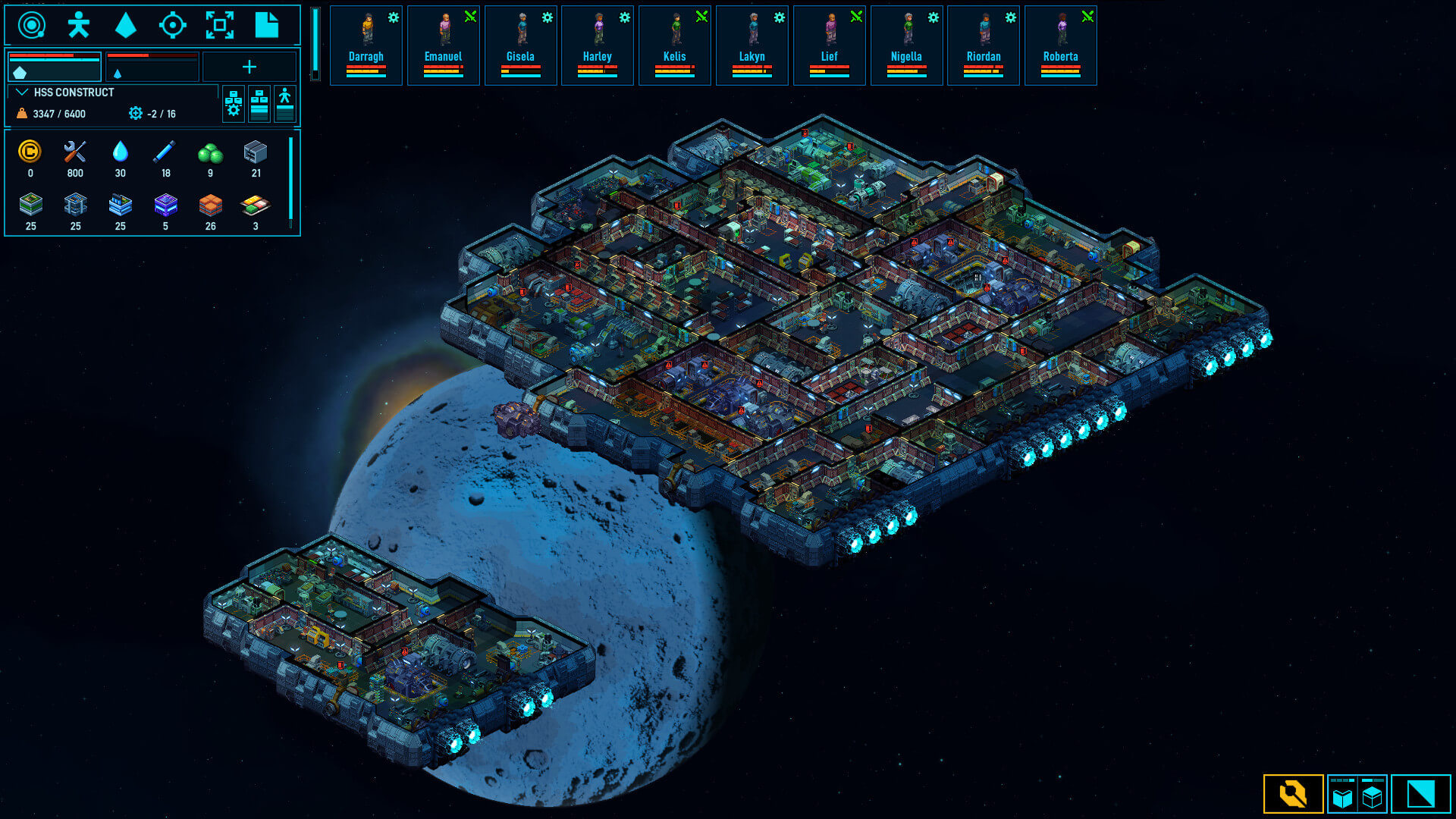
Task: Click the expand view arrows icon
Action: (220, 24)
